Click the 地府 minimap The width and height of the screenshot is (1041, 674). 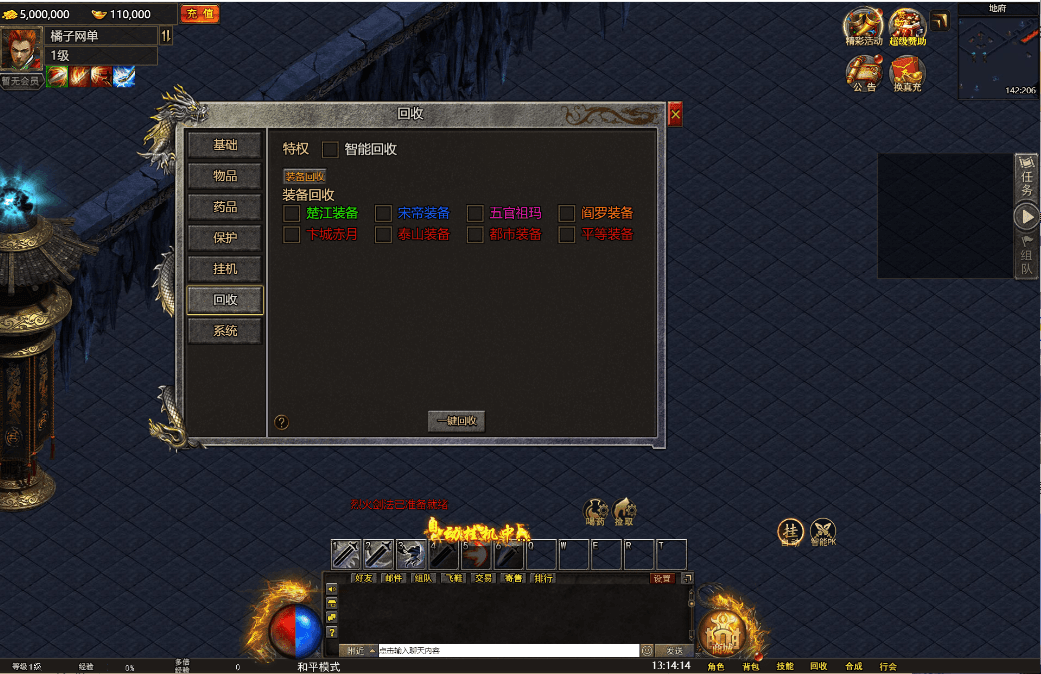point(998,55)
